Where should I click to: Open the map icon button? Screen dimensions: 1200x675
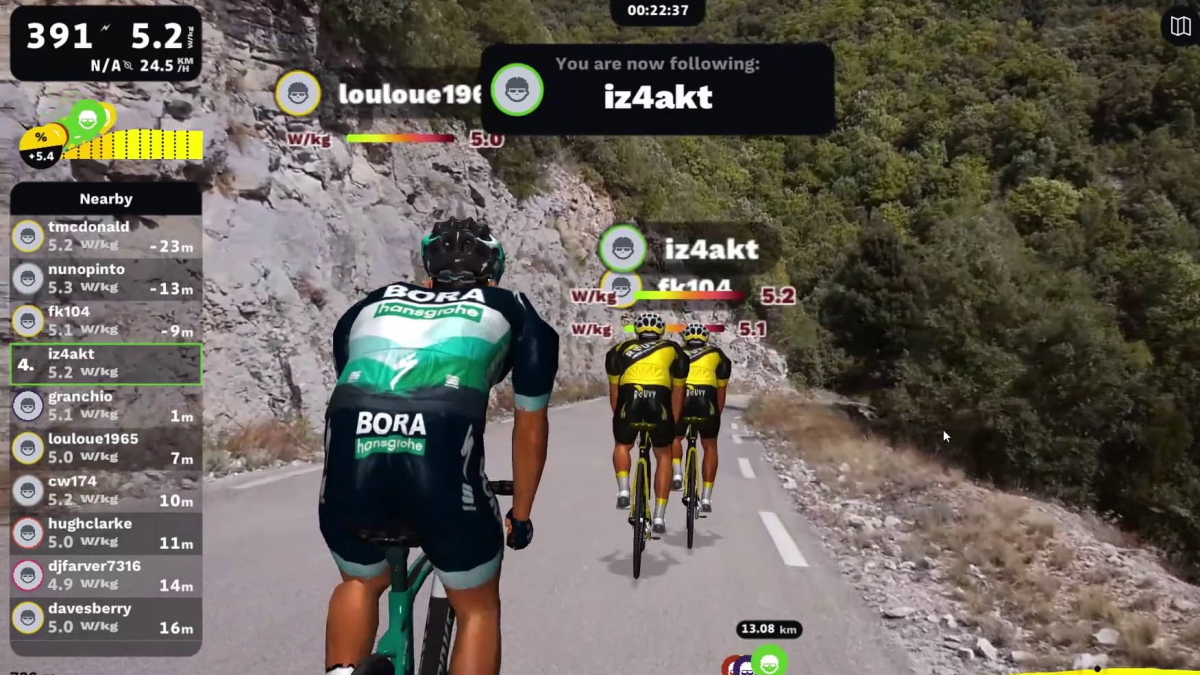pos(1181,26)
